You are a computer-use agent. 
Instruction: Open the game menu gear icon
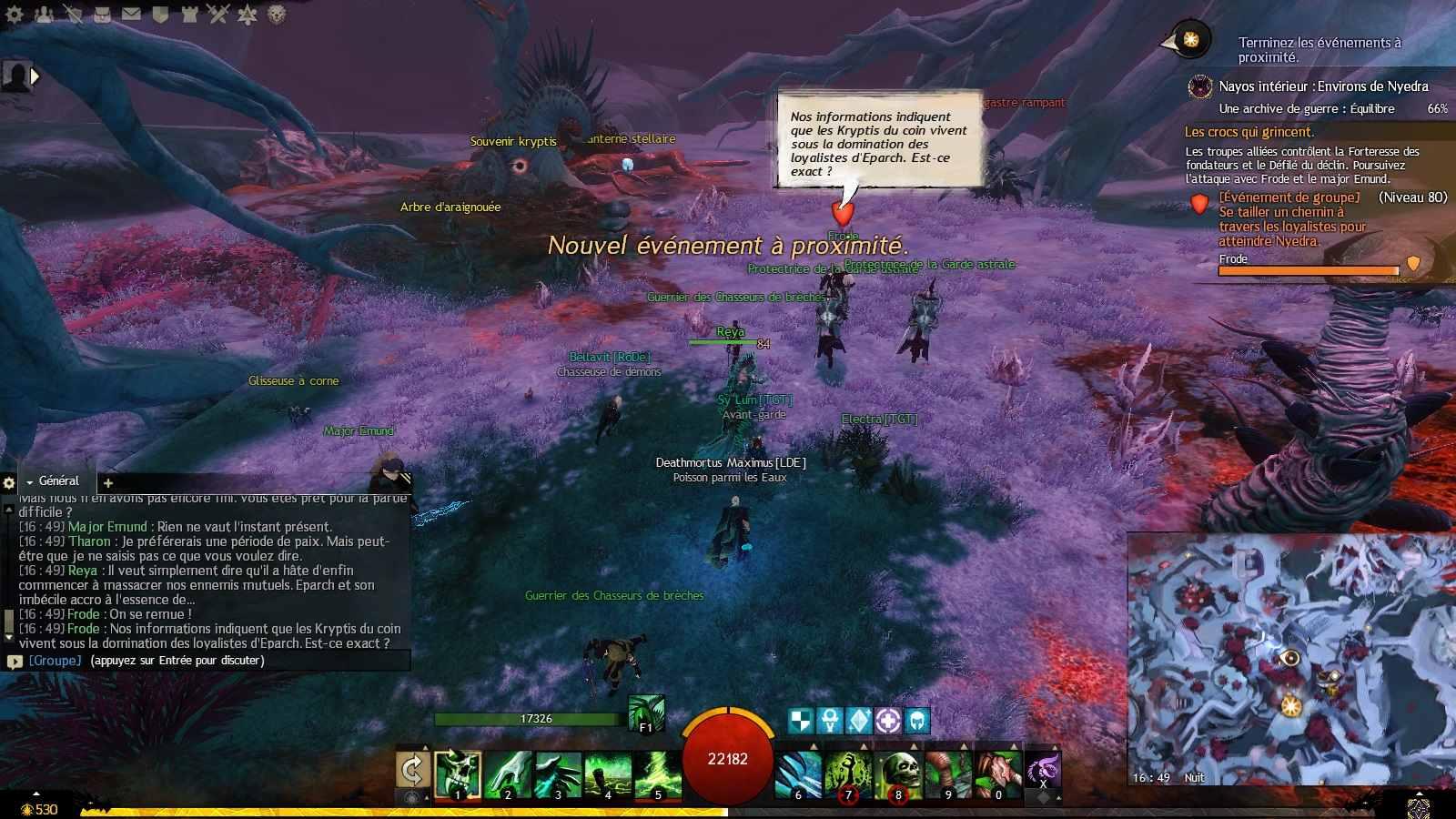15,14
